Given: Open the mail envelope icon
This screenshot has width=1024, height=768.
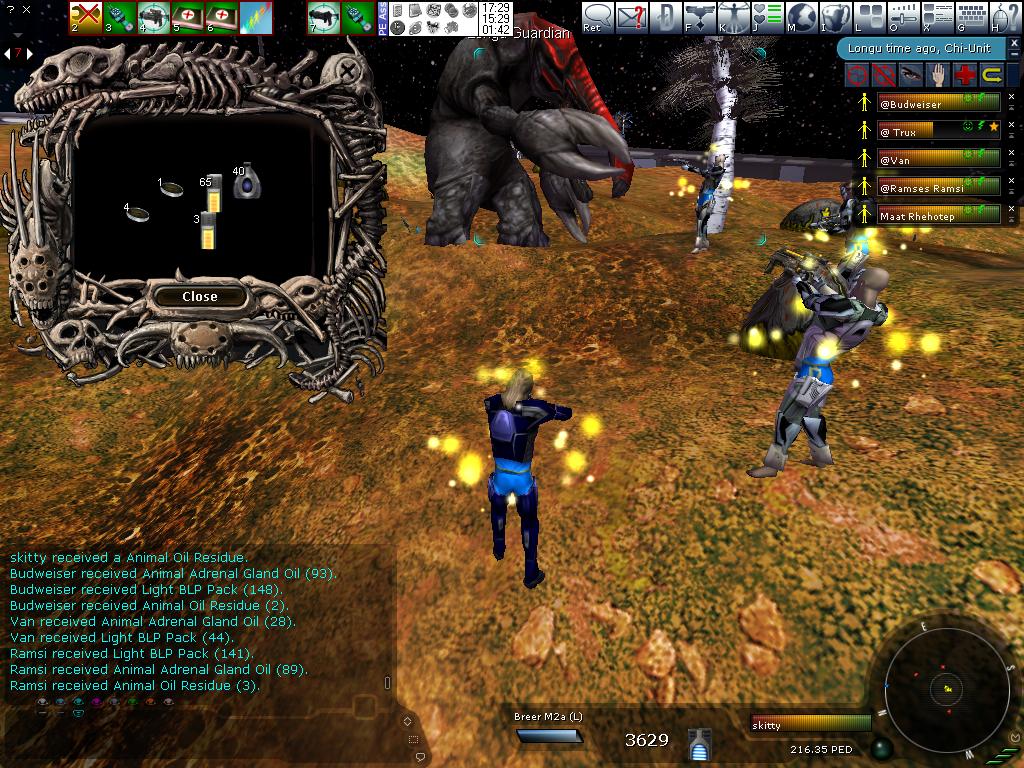Looking at the screenshot, I should tap(631, 17).
